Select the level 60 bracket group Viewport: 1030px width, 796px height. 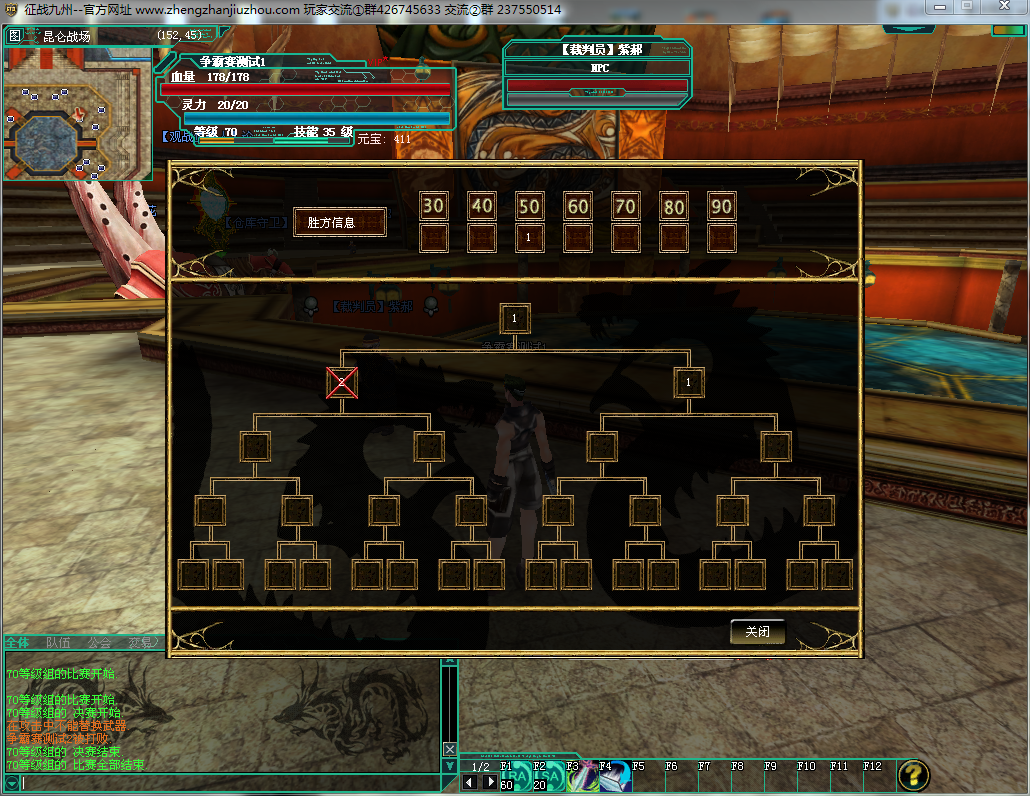pos(578,206)
